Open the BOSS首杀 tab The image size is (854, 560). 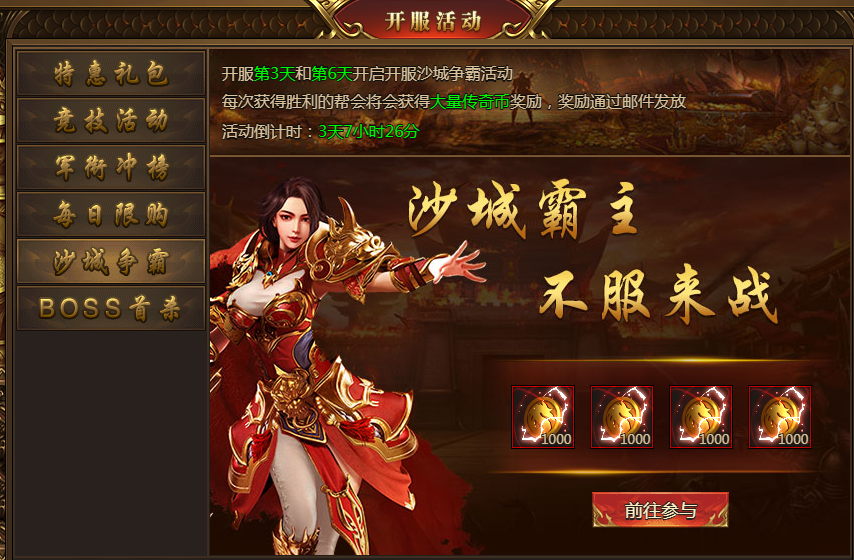(111, 309)
